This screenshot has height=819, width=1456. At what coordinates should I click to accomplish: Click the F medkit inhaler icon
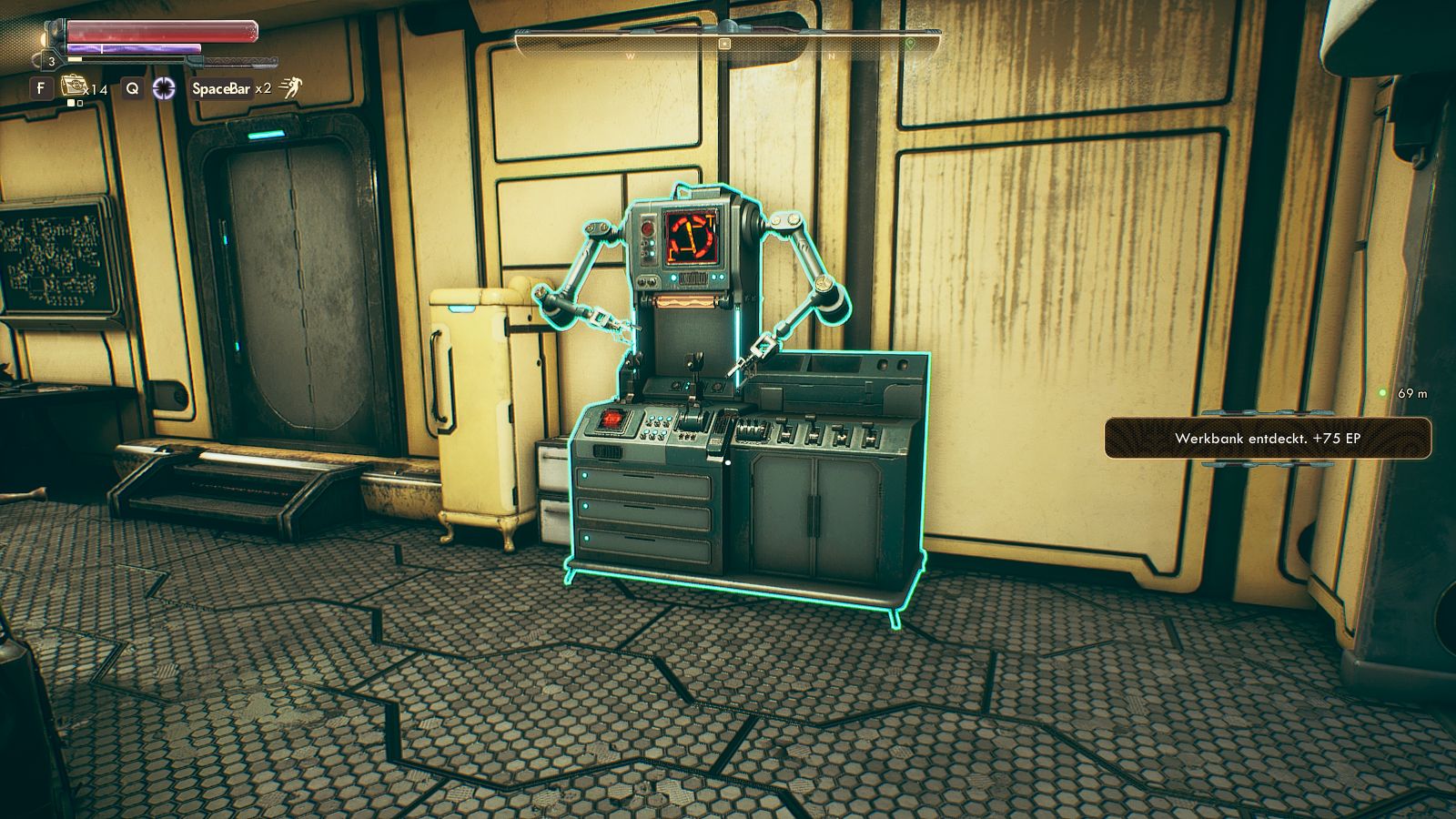75,86
